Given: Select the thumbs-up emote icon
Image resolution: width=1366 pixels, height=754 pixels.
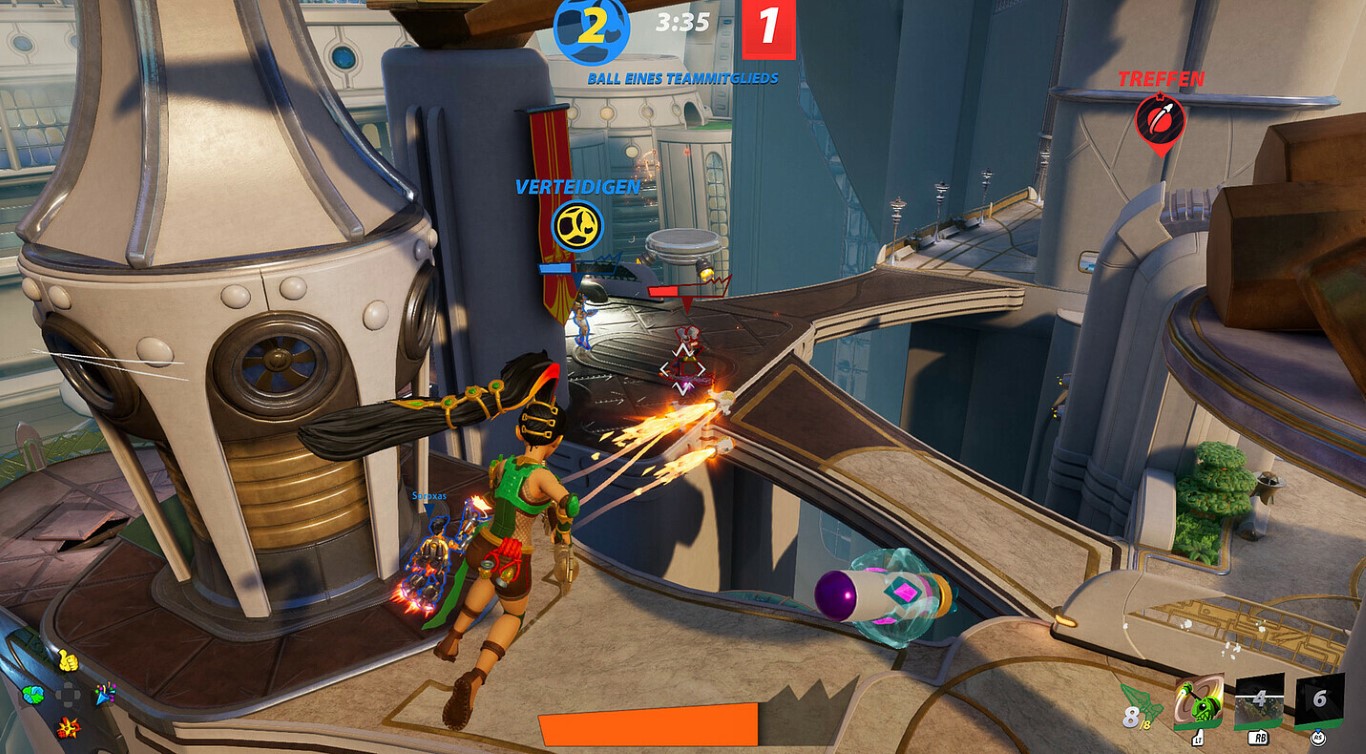Looking at the screenshot, I should (x=67, y=660).
